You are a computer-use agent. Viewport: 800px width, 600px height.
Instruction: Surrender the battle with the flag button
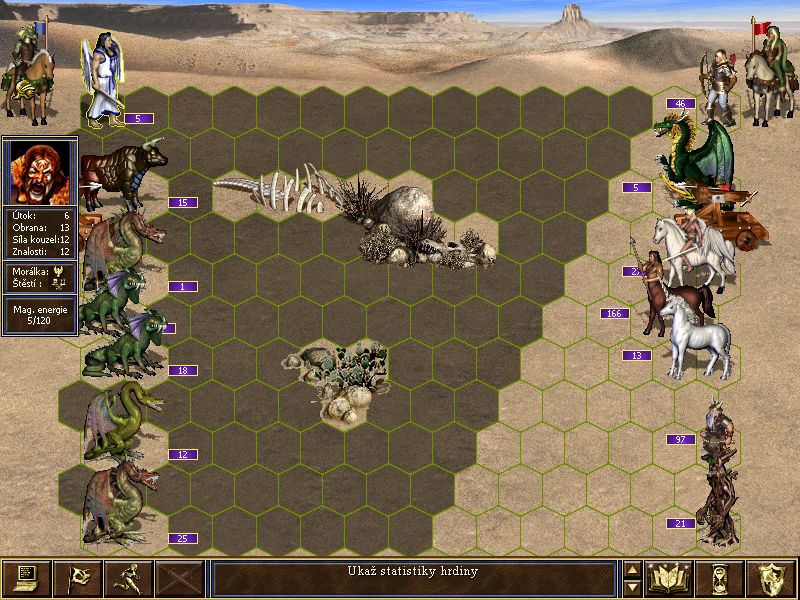[x=77, y=577]
